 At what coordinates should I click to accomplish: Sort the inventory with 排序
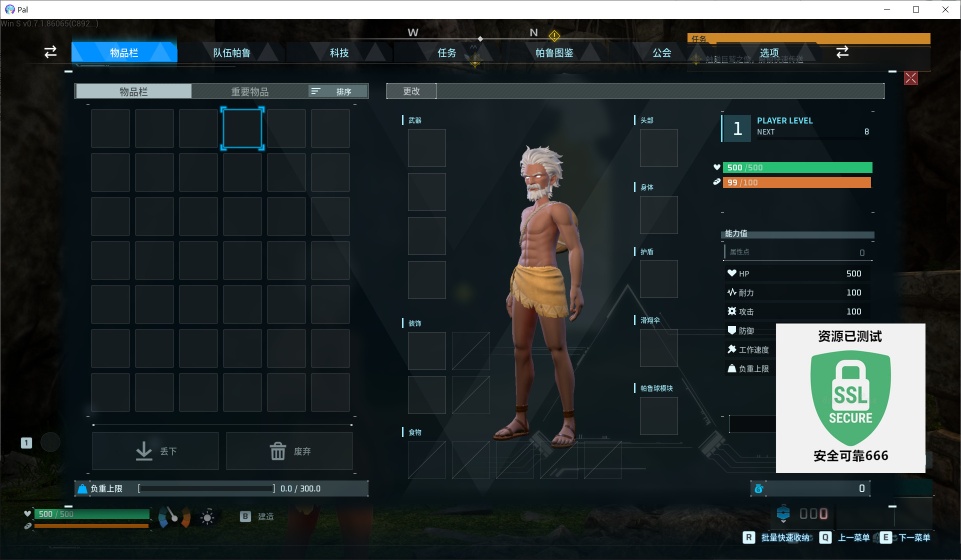(x=338, y=91)
